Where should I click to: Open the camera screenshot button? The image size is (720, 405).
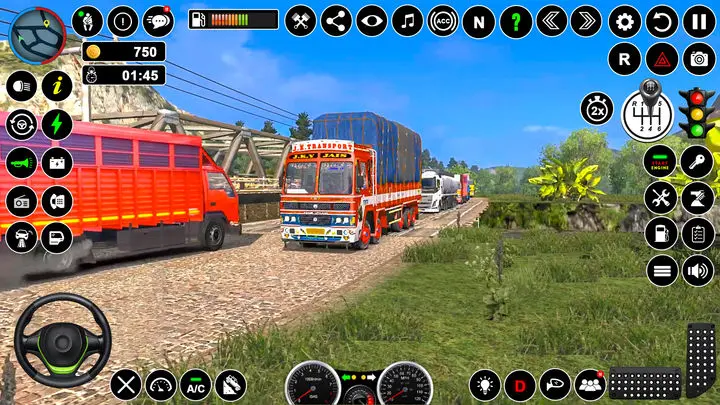point(699,58)
